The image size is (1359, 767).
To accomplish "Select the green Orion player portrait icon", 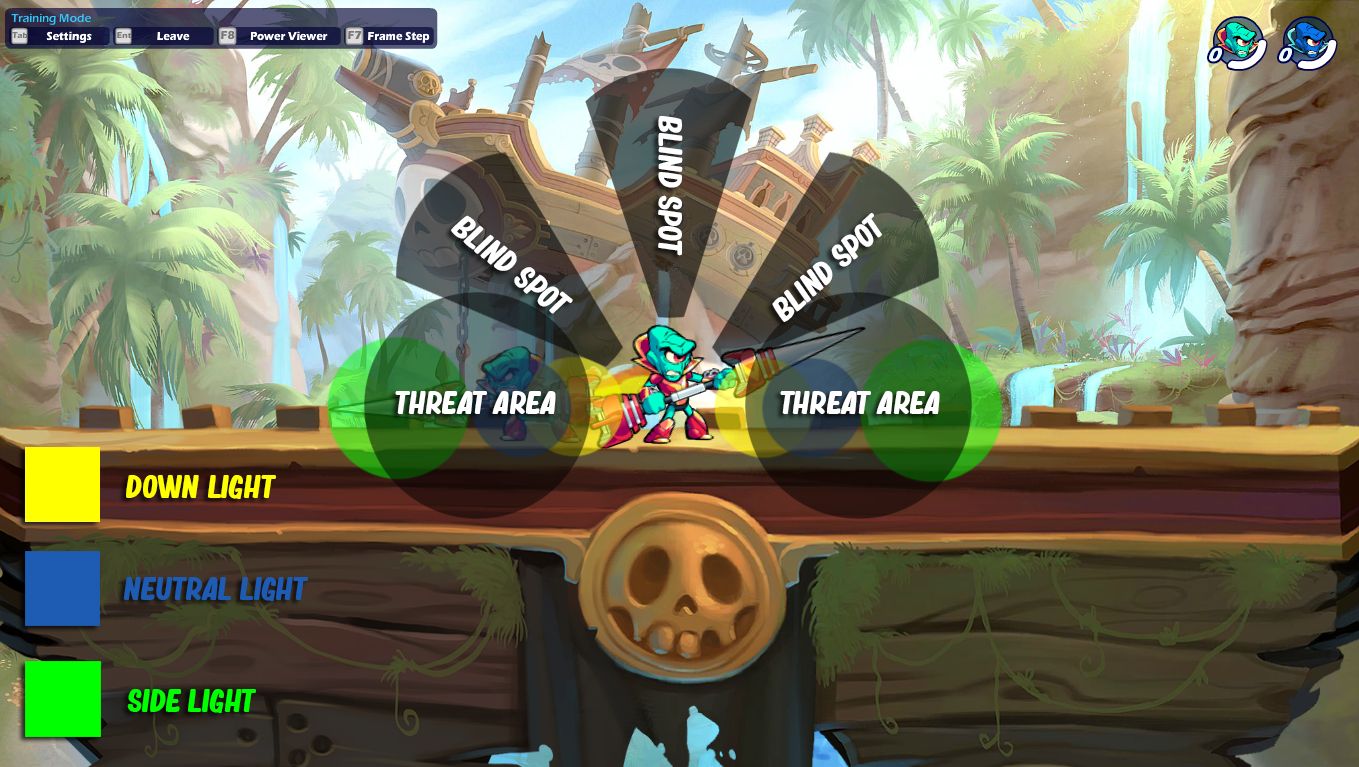I will click(x=1238, y=40).
